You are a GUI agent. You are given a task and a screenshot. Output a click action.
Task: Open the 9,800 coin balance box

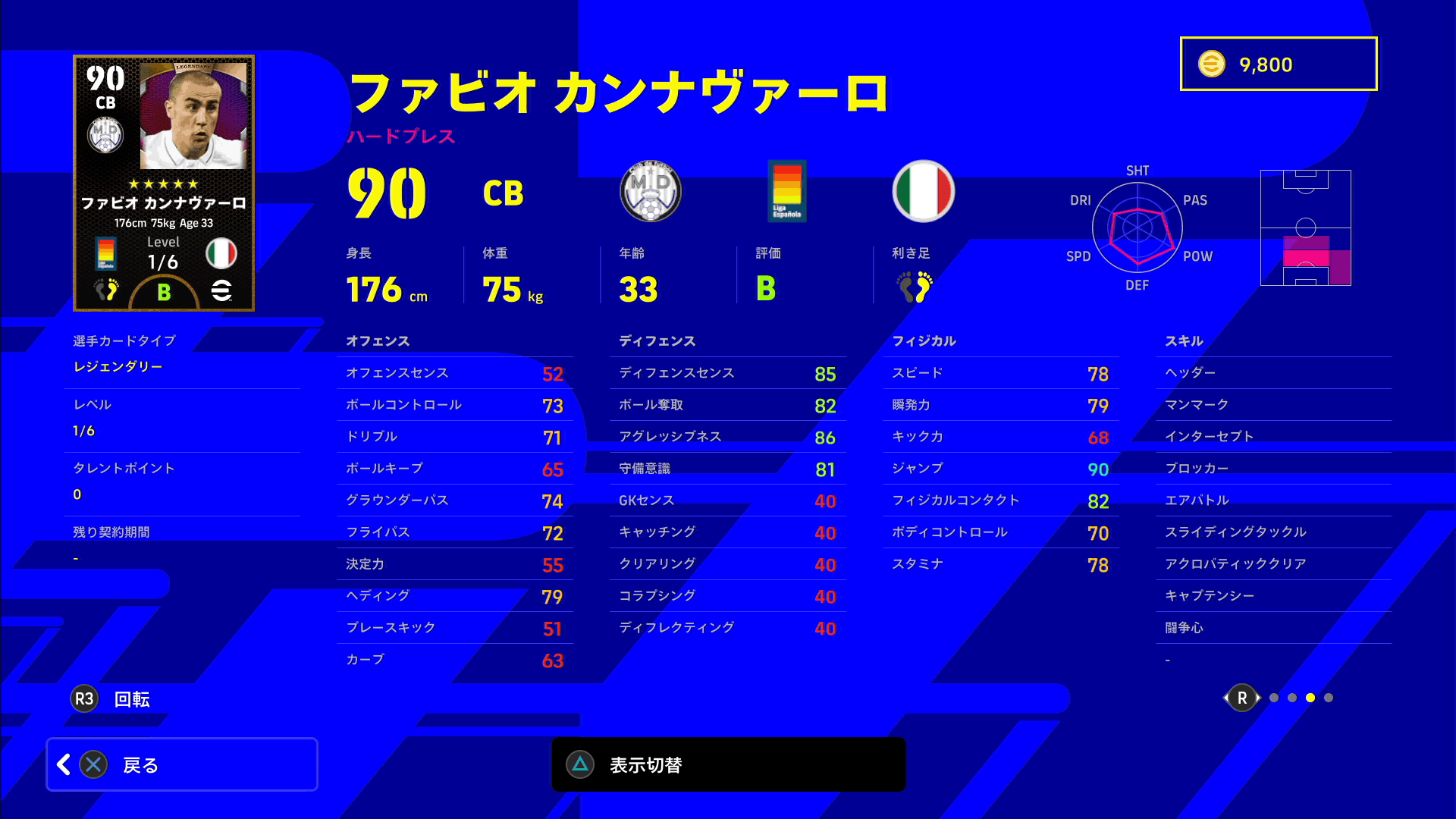click(1279, 64)
